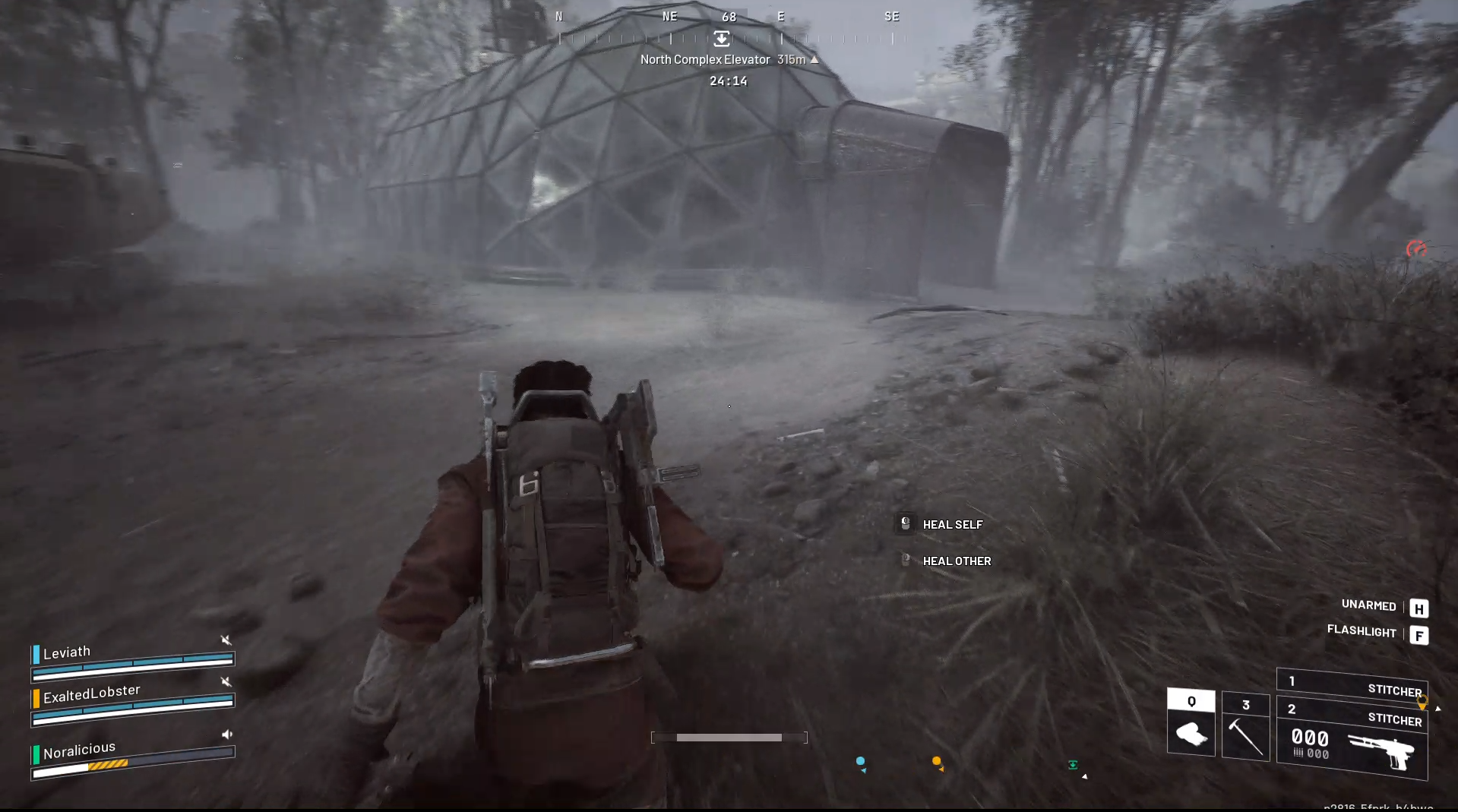This screenshot has height=812, width=1458.
Task: Select the blue teammate marker indicator
Action: click(x=860, y=760)
